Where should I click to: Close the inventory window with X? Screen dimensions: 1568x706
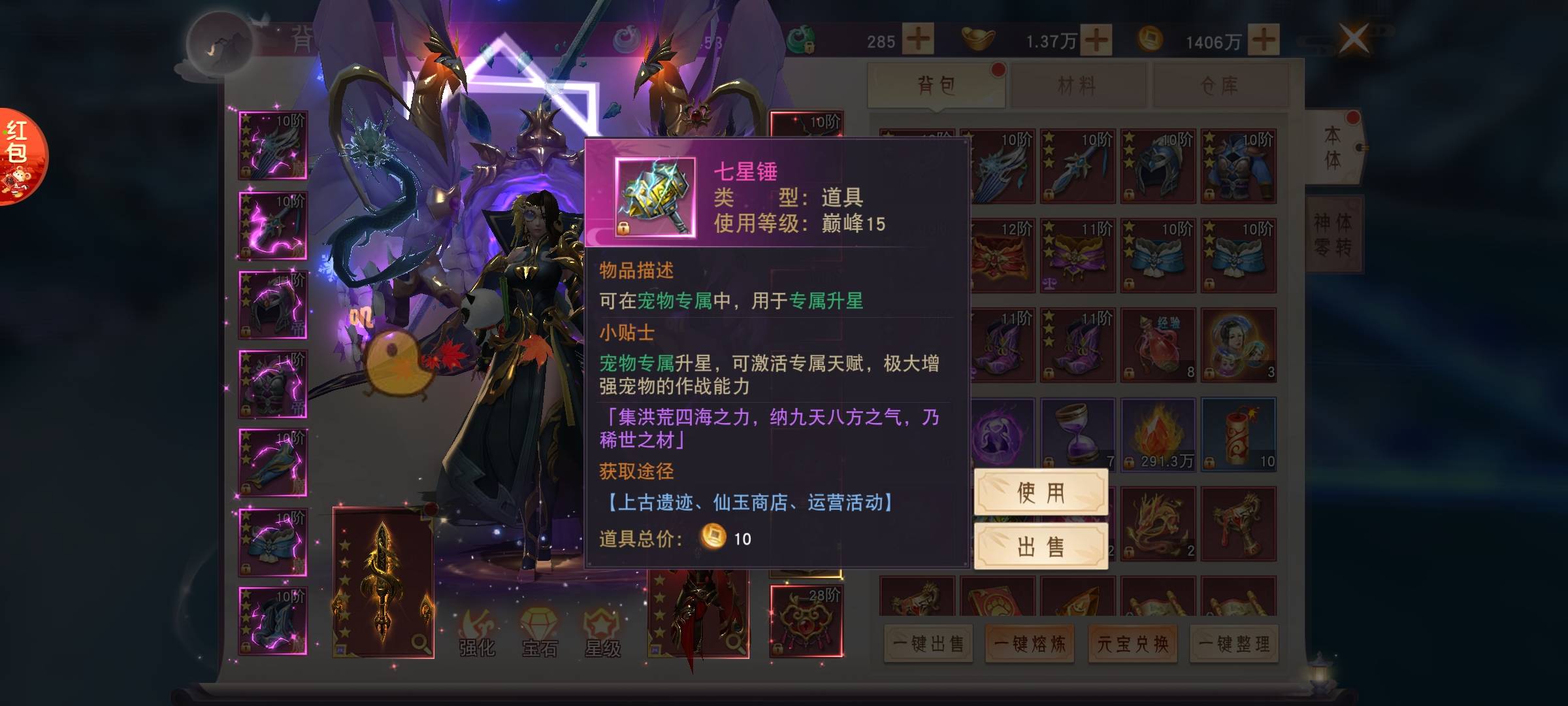1353,39
